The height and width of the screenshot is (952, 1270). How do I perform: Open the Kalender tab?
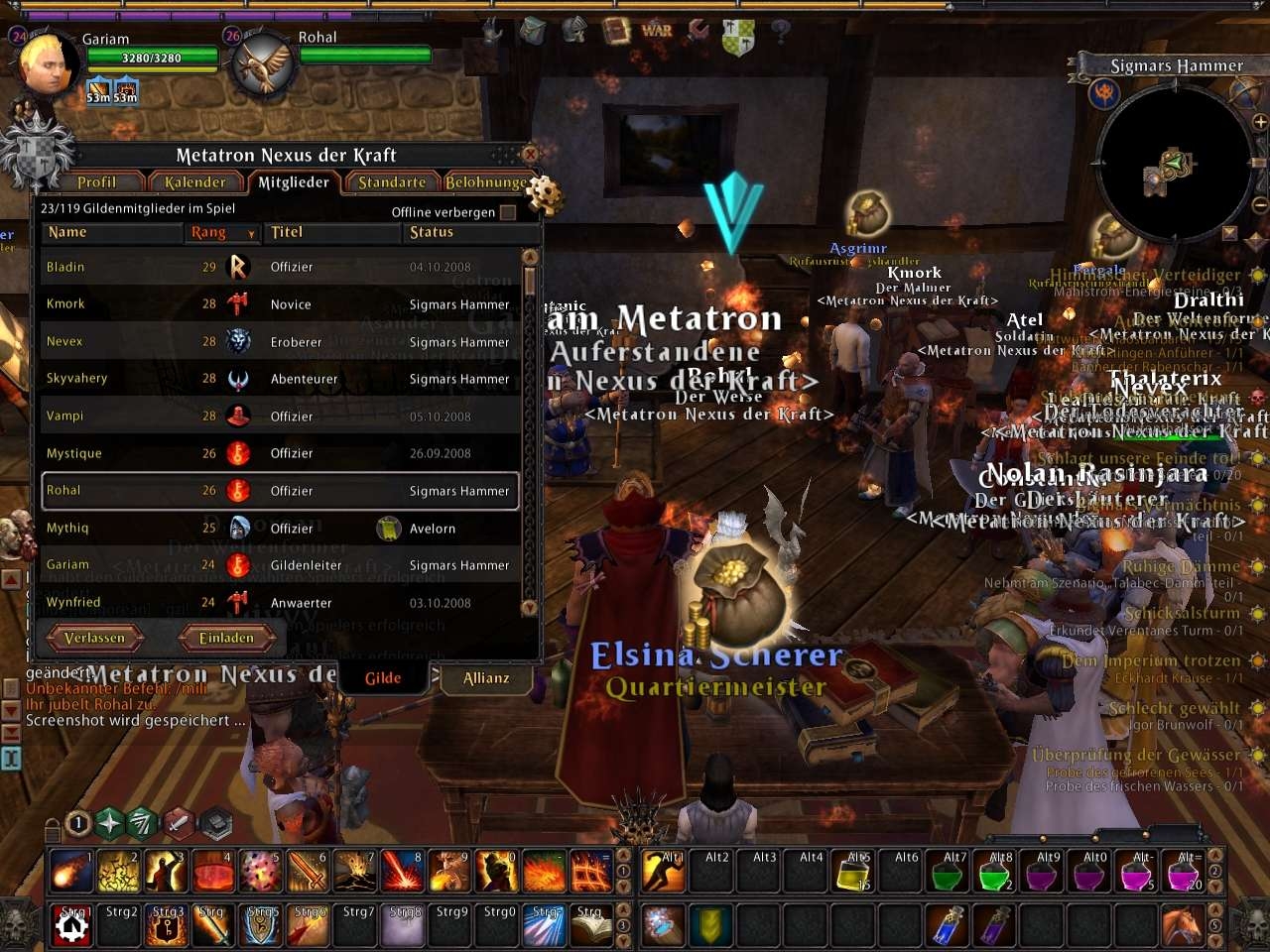coord(194,182)
